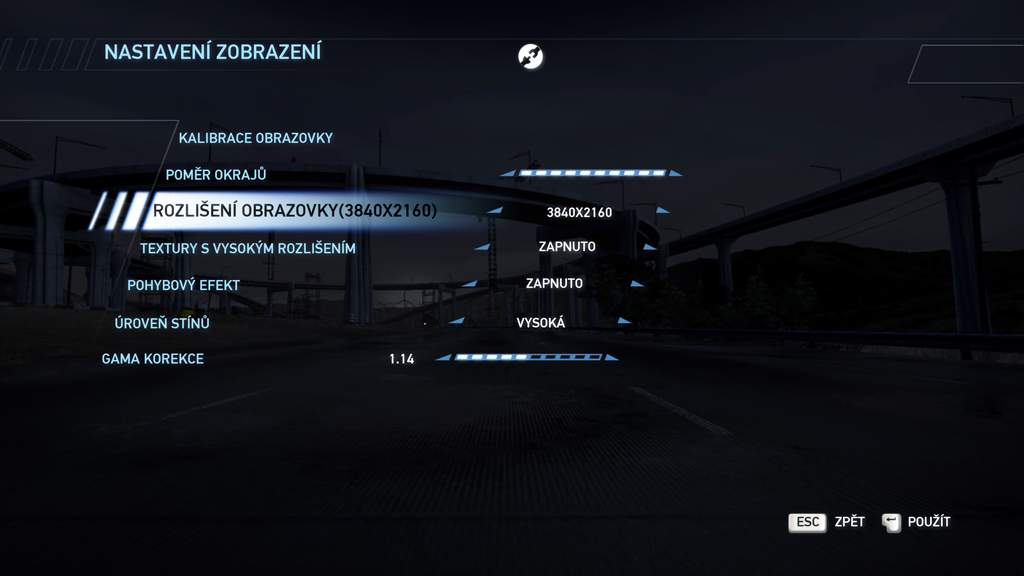Decrease Poměr okrajů with left slider arrow

508,173
